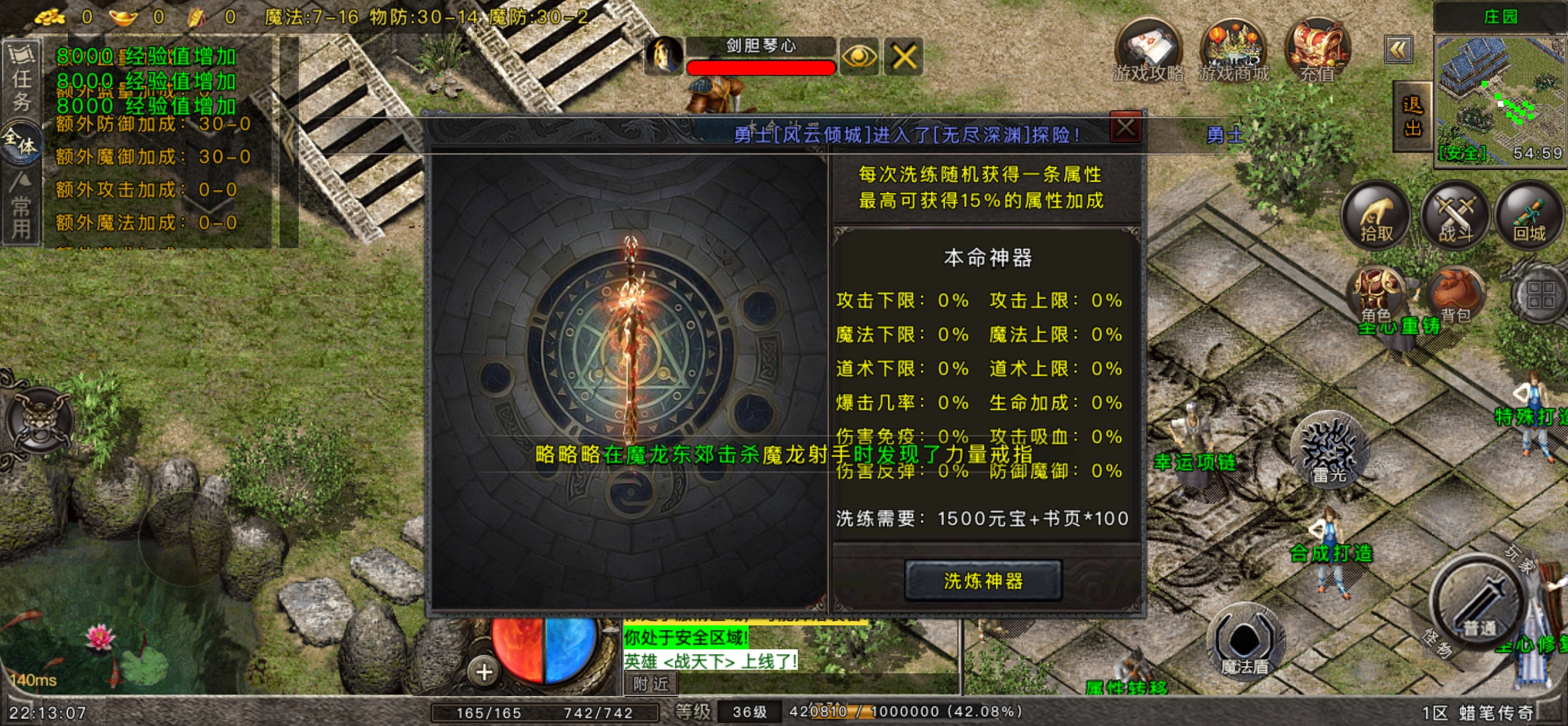The height and width of the screenshot is (726, 1568).
Task: Open the 充值 recharge chest
Action: [x=1317, y=51]
